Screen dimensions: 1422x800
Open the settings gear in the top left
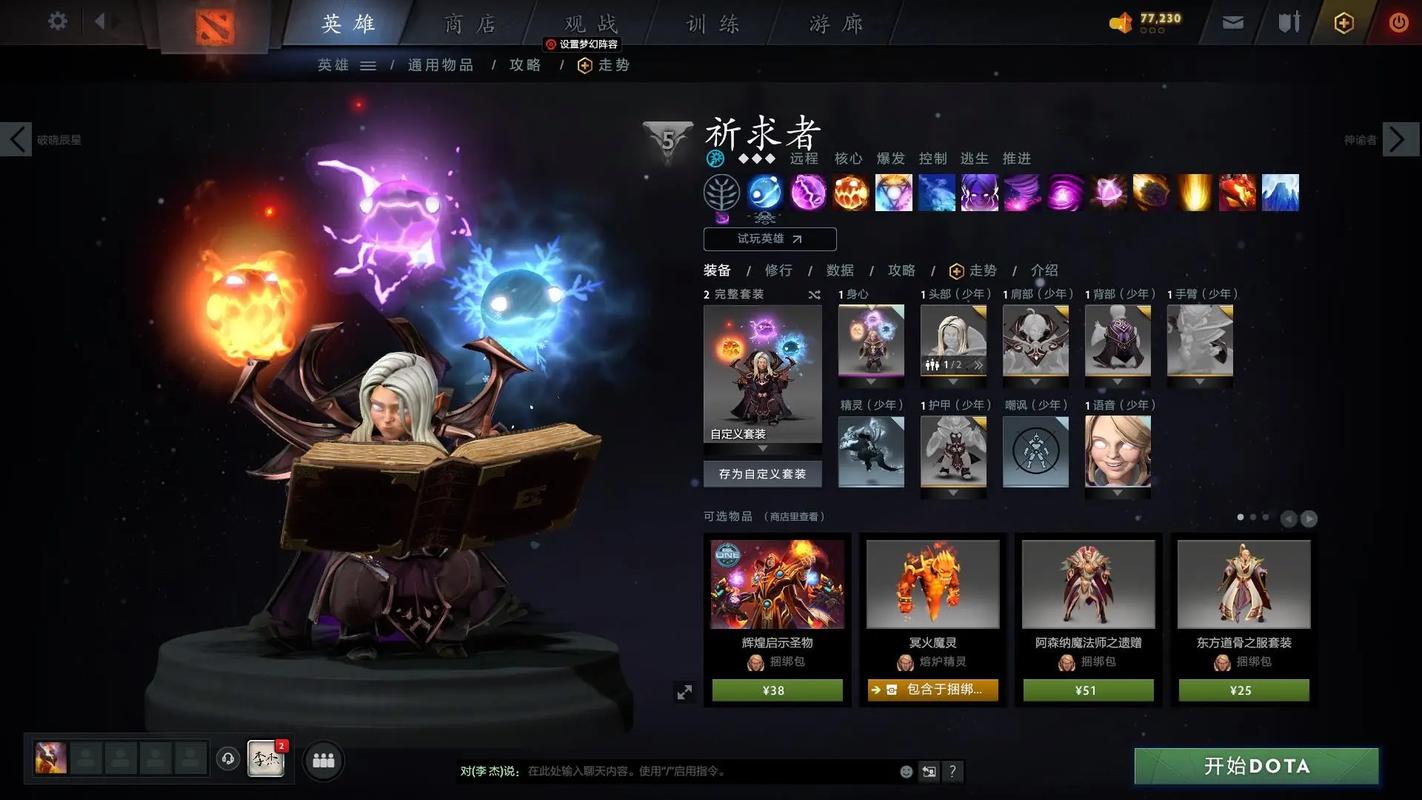[57, 21]
